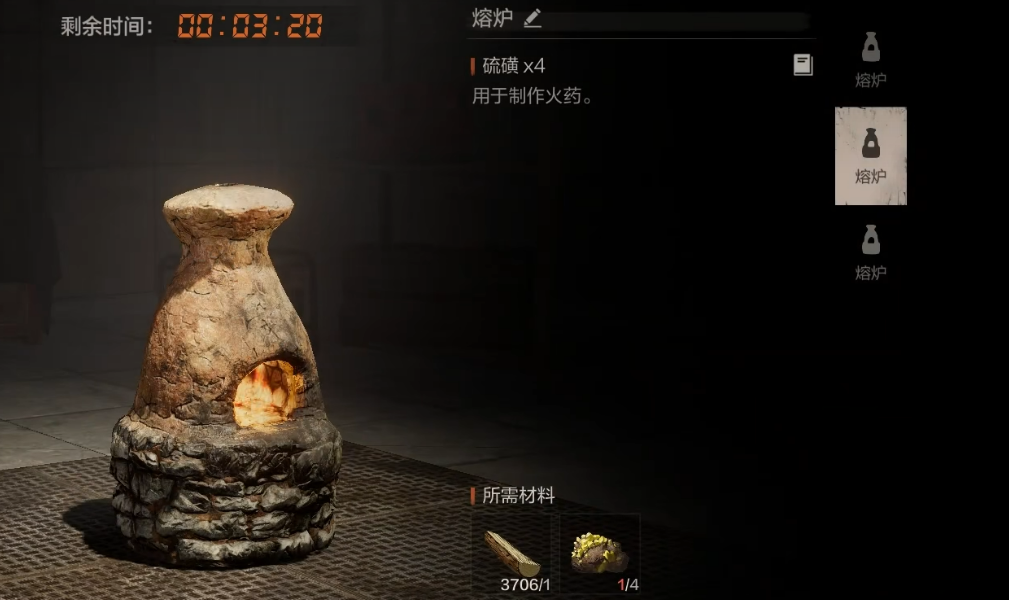Select the highlighted 熔炉 tab
1009x600 pixels.
(870, 156)
